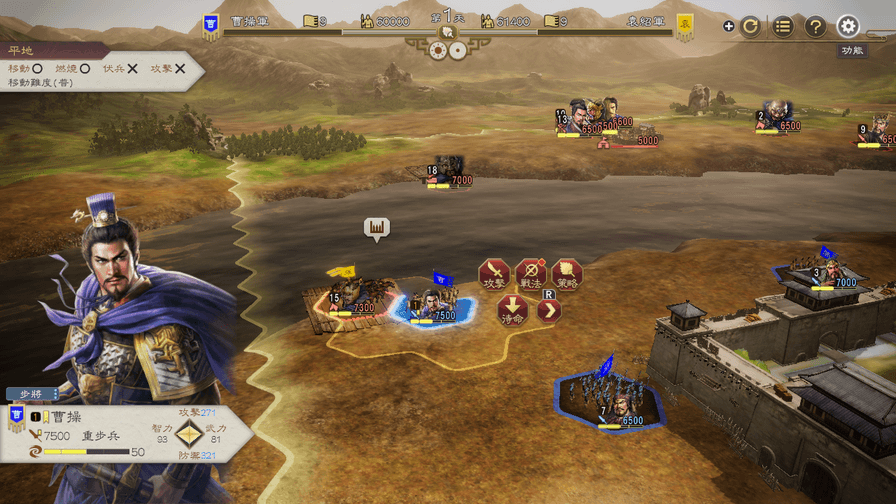Viewport: 896px width, 504px height.
Task: Open the question mark help button
Action: 815,27
